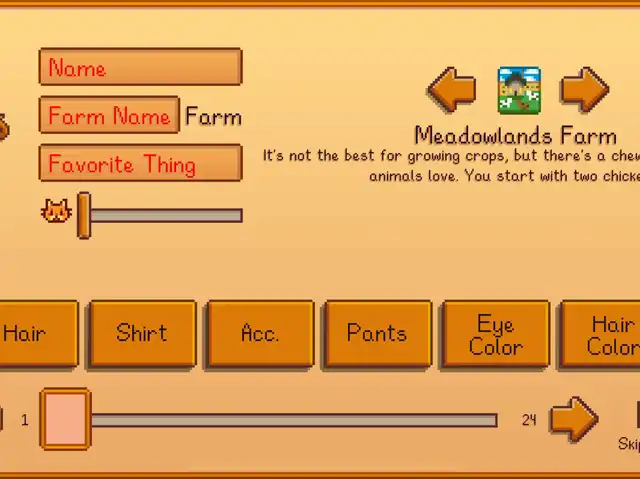Advance selection with bottom right arrow
Screen dimensions: 640x479
[573, 419]
